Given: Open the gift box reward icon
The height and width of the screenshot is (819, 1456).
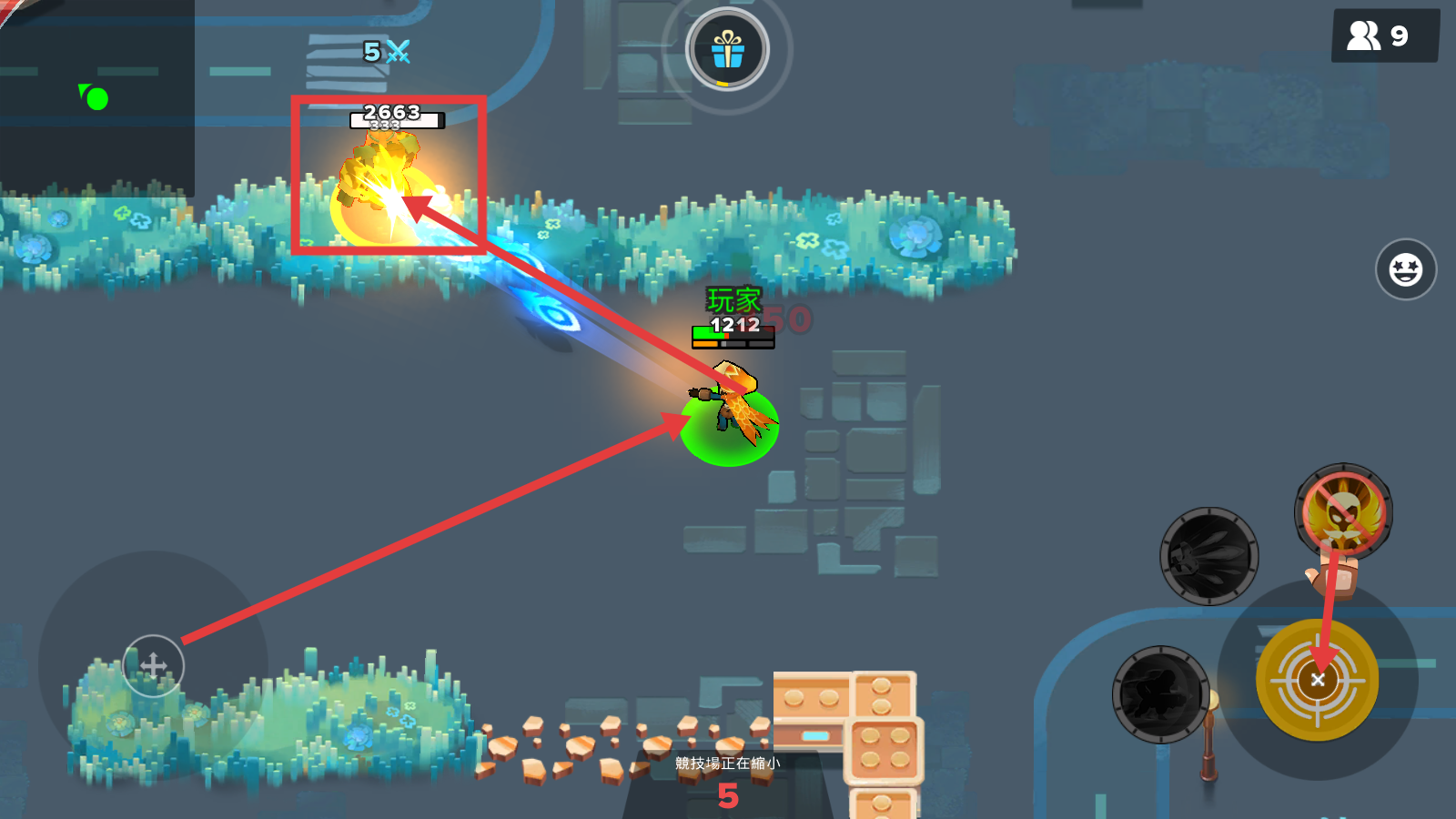Looking at the screenshot, I should tap(727, 49).
